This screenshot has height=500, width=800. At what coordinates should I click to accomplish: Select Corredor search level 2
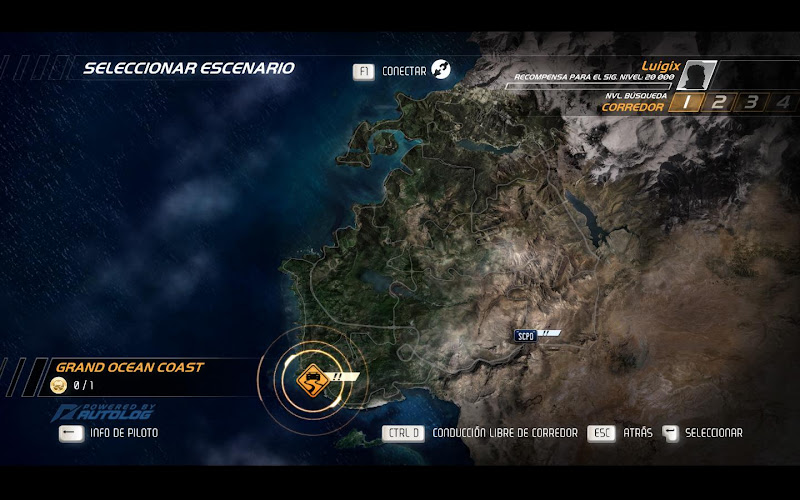click(718, 101)
